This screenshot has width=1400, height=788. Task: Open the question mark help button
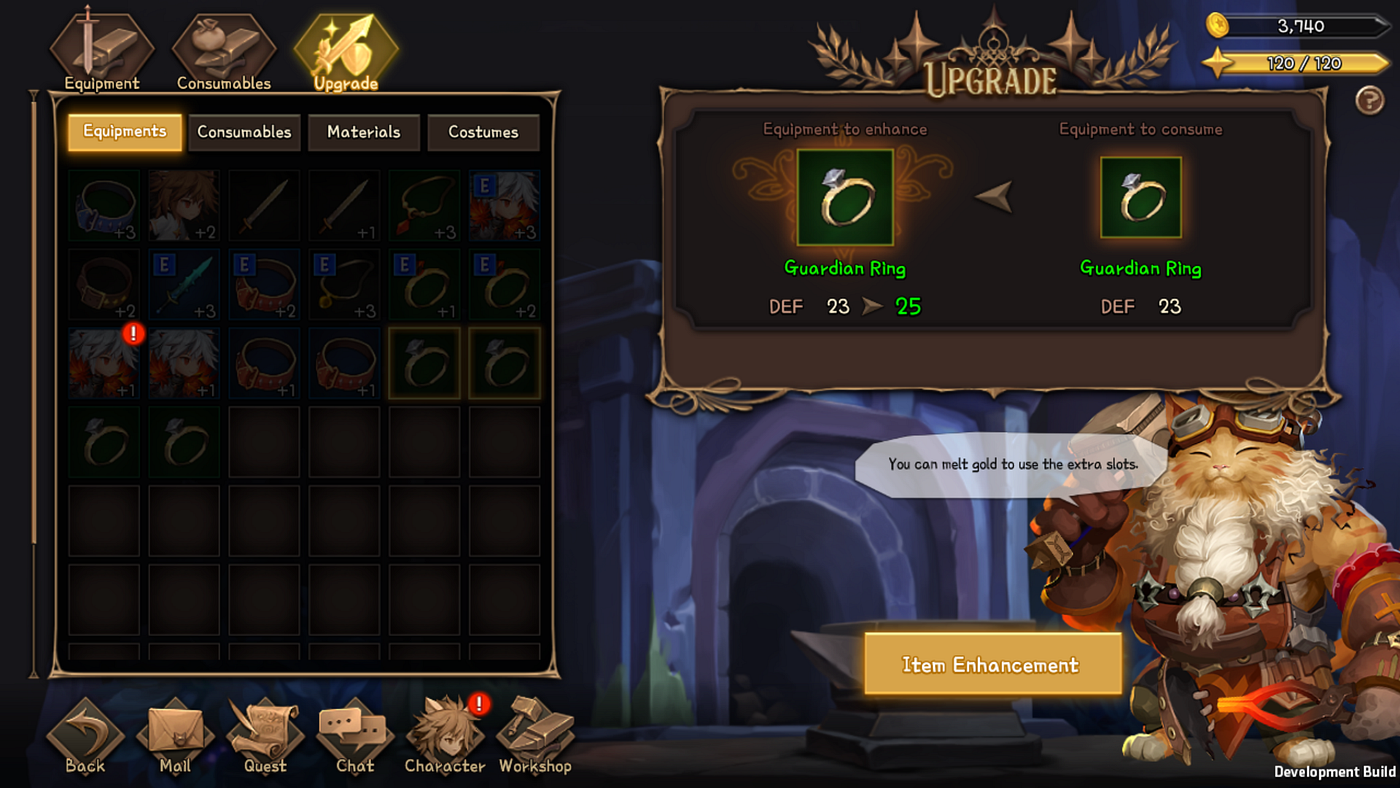1369,100
